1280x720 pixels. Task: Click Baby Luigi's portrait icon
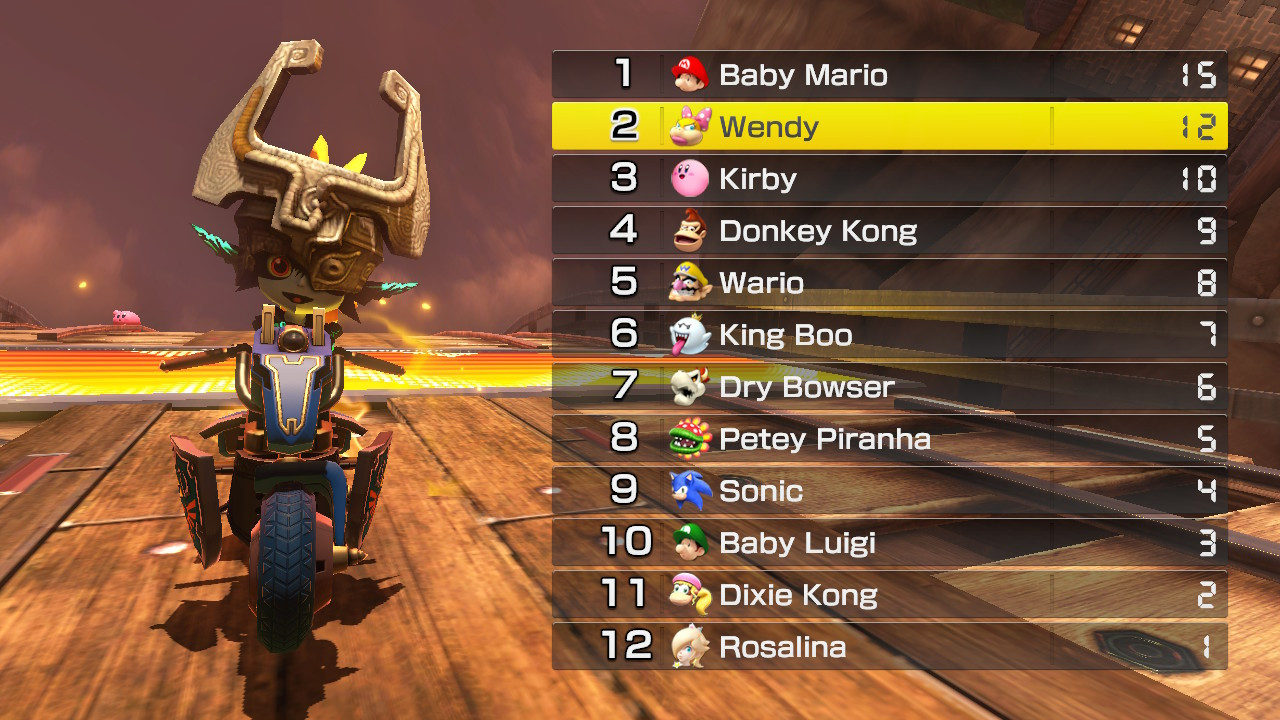pyautogui.click(x=690, y=543)
